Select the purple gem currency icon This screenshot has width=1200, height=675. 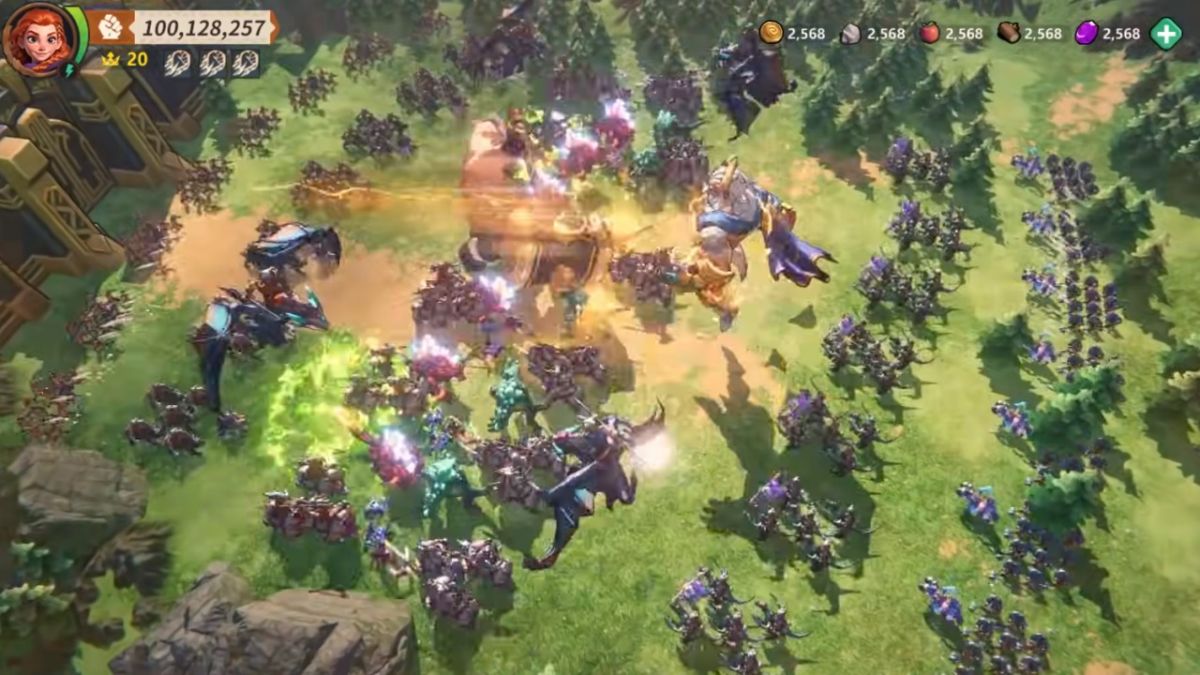coord(1087,33)
